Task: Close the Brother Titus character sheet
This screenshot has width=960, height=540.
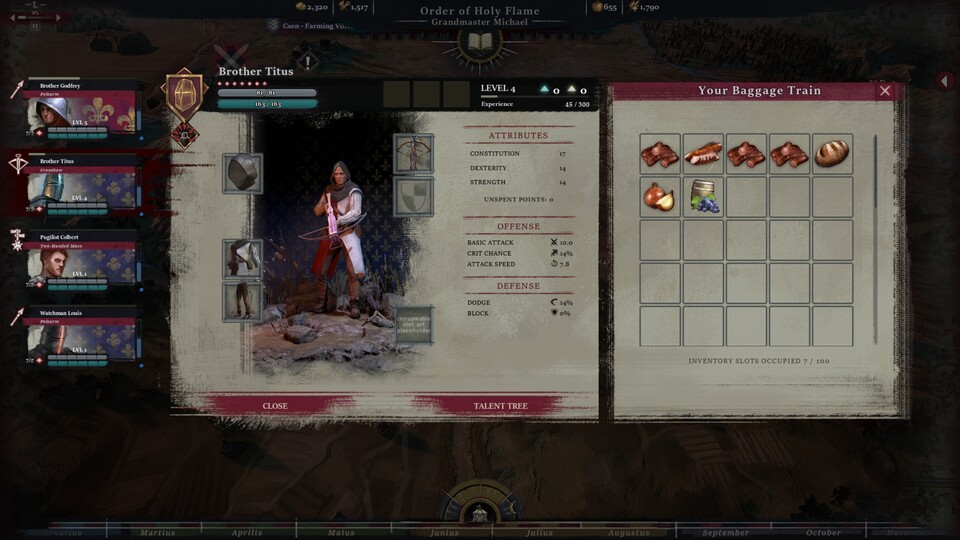Action: click(275, 406)
